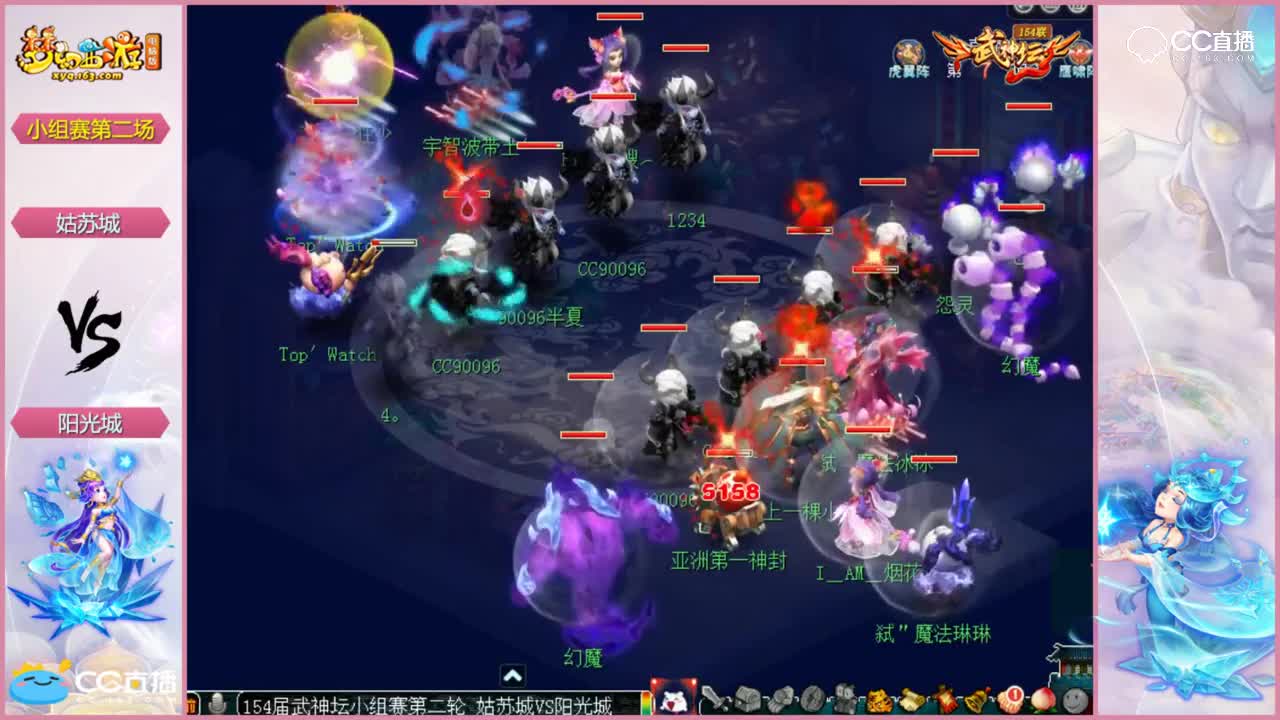The image size is (1280, 720).
Task: Click the 小组赛第二场 label
Action: click(x=88, y=130)
